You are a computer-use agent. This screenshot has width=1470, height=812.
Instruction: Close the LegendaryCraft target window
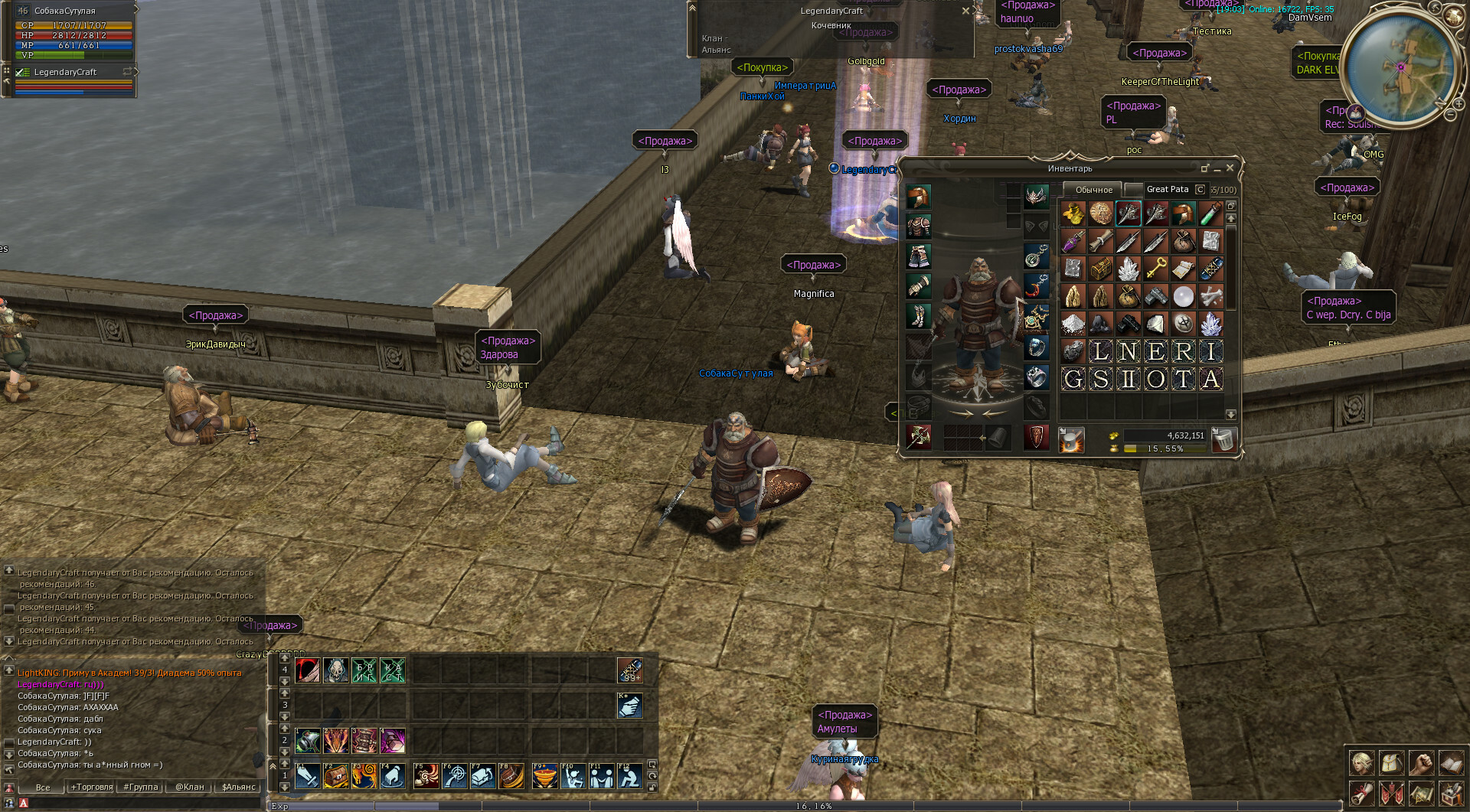(x=965, y=11)
